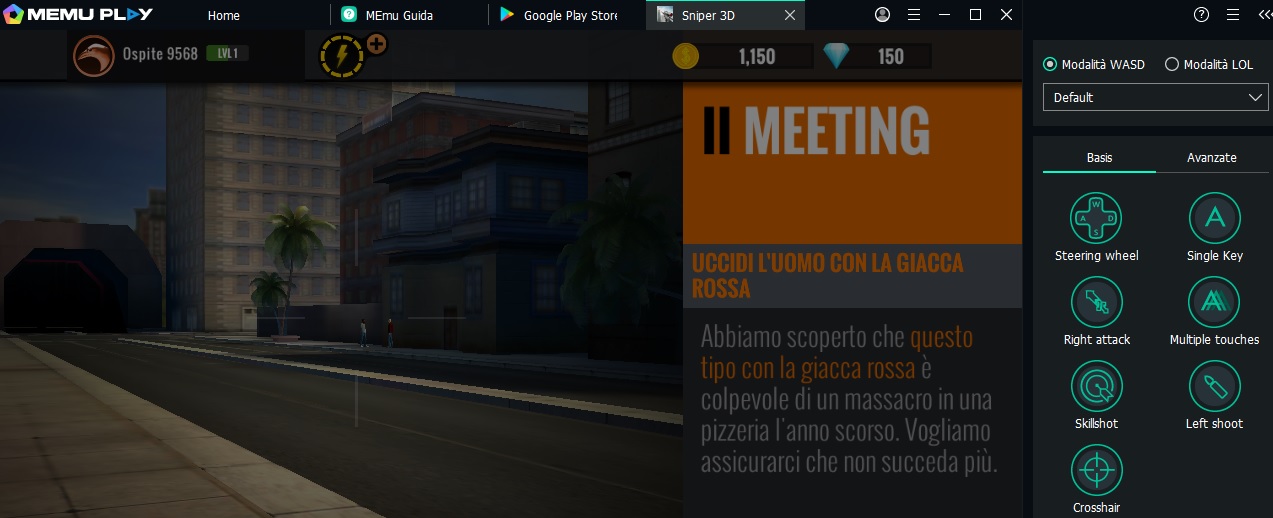Choose the Right attack control
The image size is (1273, 518).
(x=1097, y=302)
